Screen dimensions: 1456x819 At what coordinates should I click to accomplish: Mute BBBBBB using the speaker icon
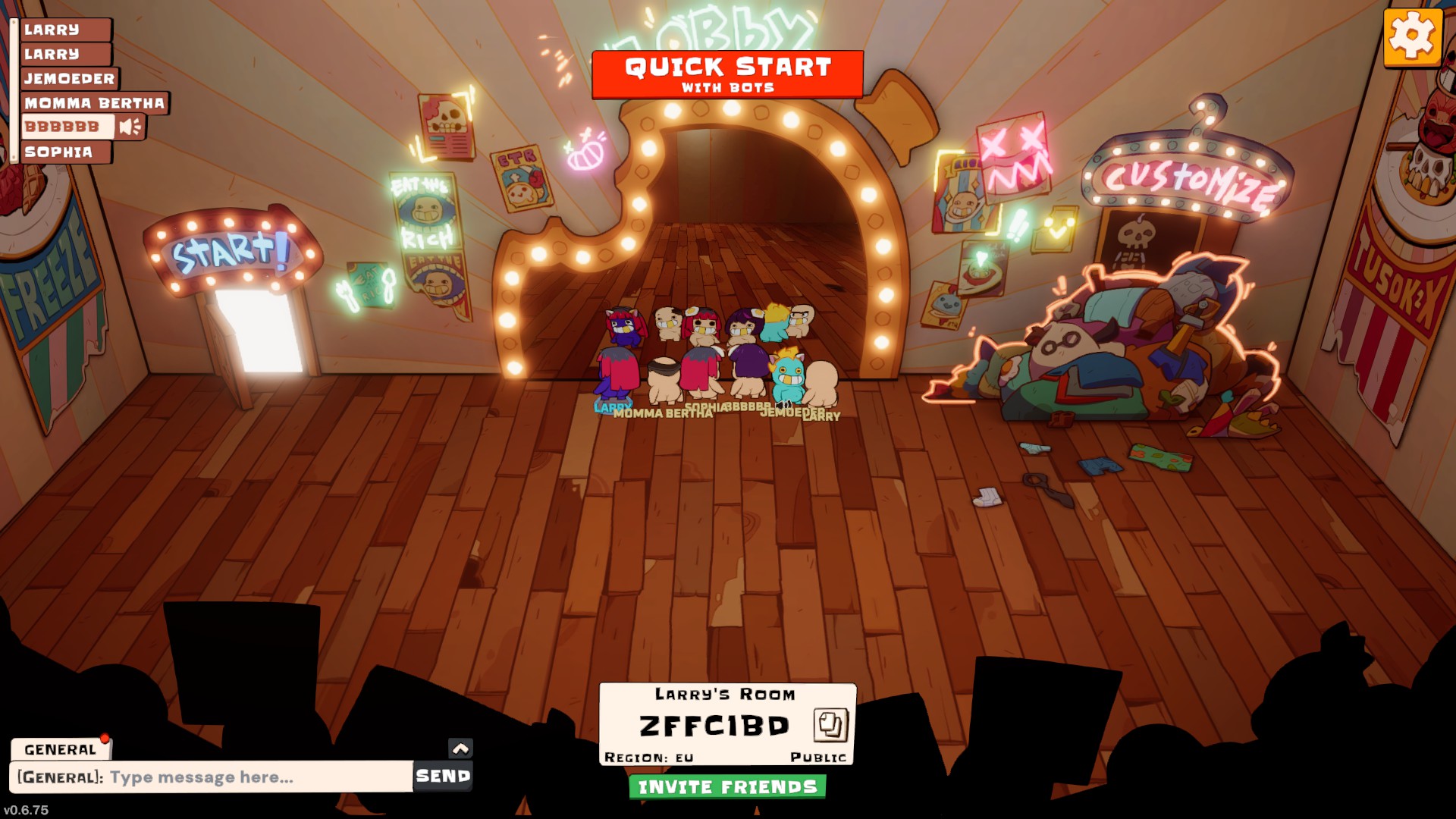pos(130,127)
